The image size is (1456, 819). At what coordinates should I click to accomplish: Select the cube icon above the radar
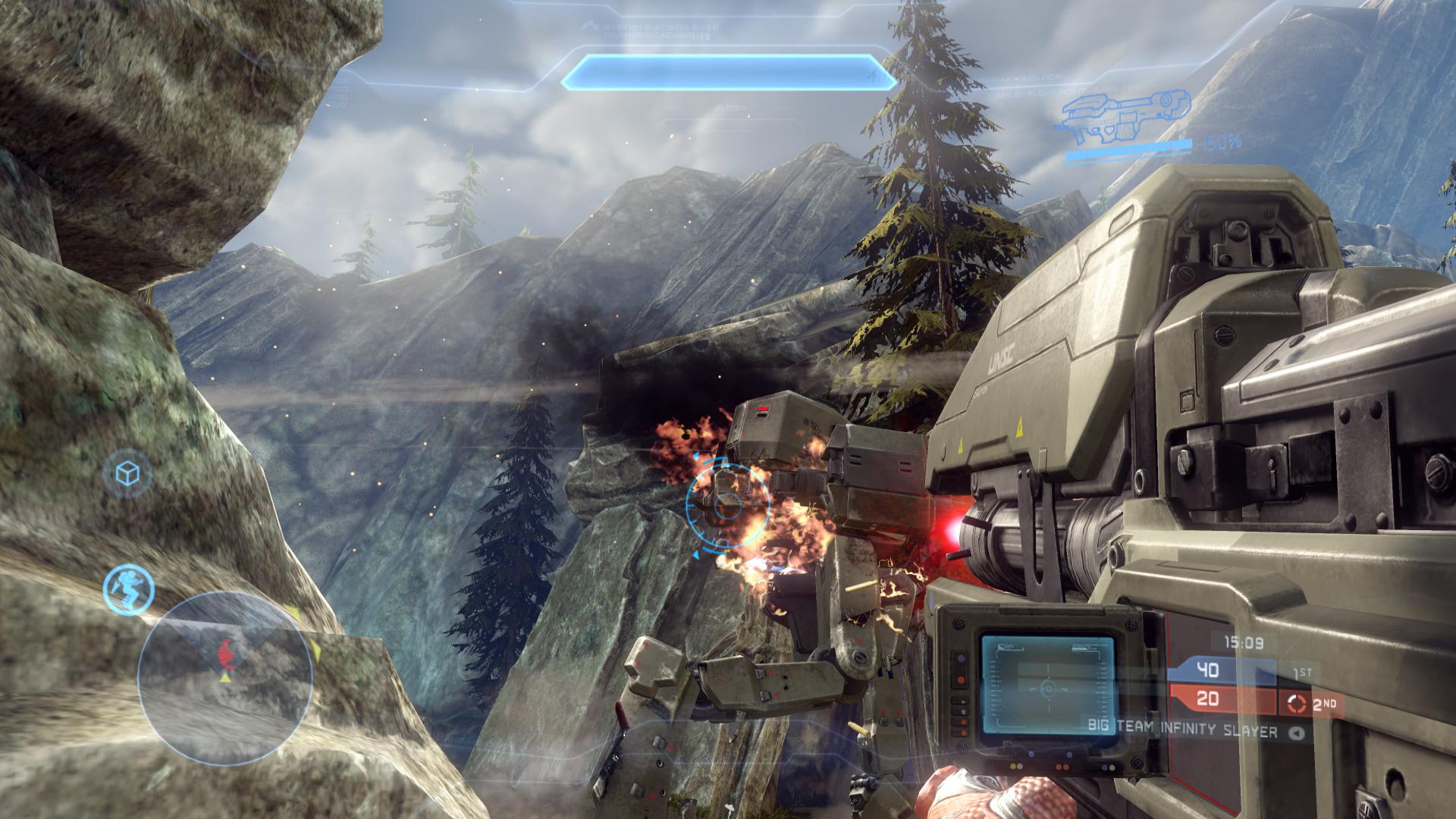[x=127, y=474]
